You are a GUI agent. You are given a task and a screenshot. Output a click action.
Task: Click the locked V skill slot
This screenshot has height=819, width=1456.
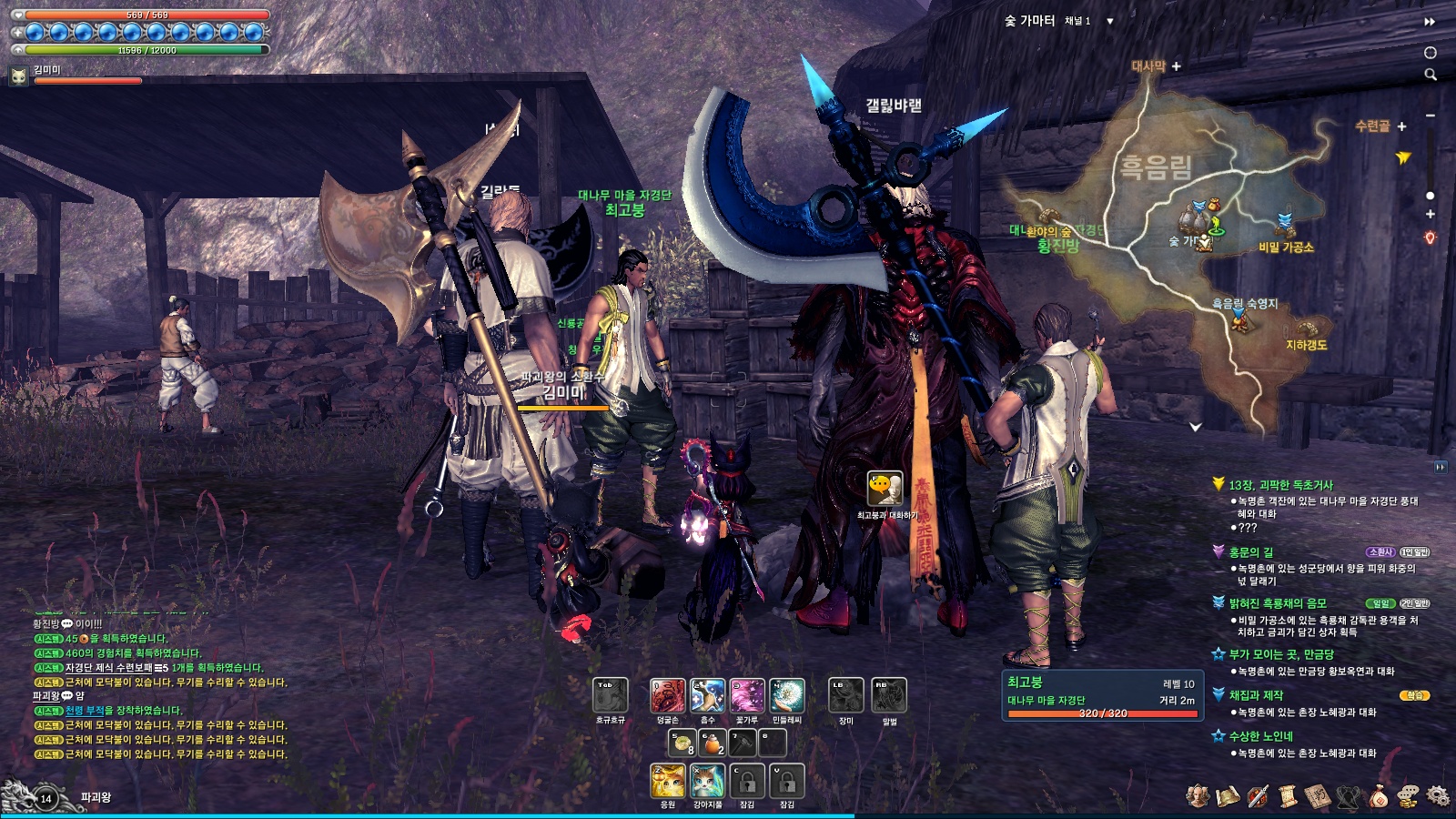(x=786, y=781)
